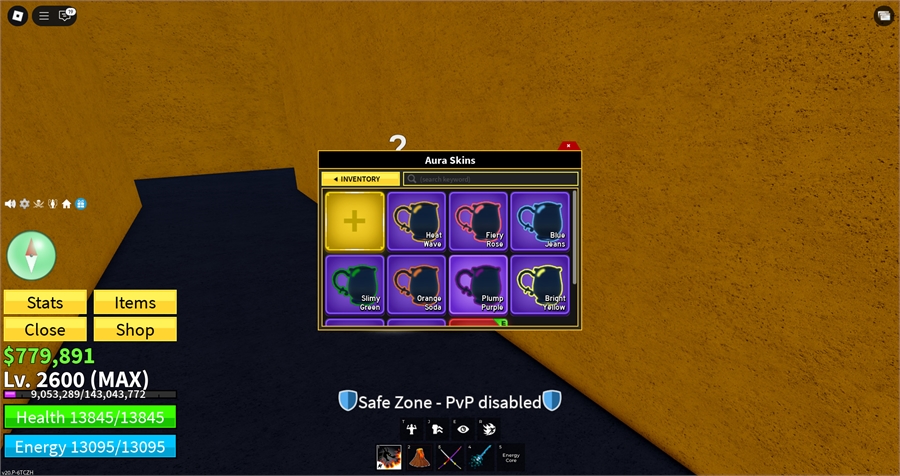This screenshot has height=476, width=900.
Task: Open the Items menu
Action: [135, 303]
